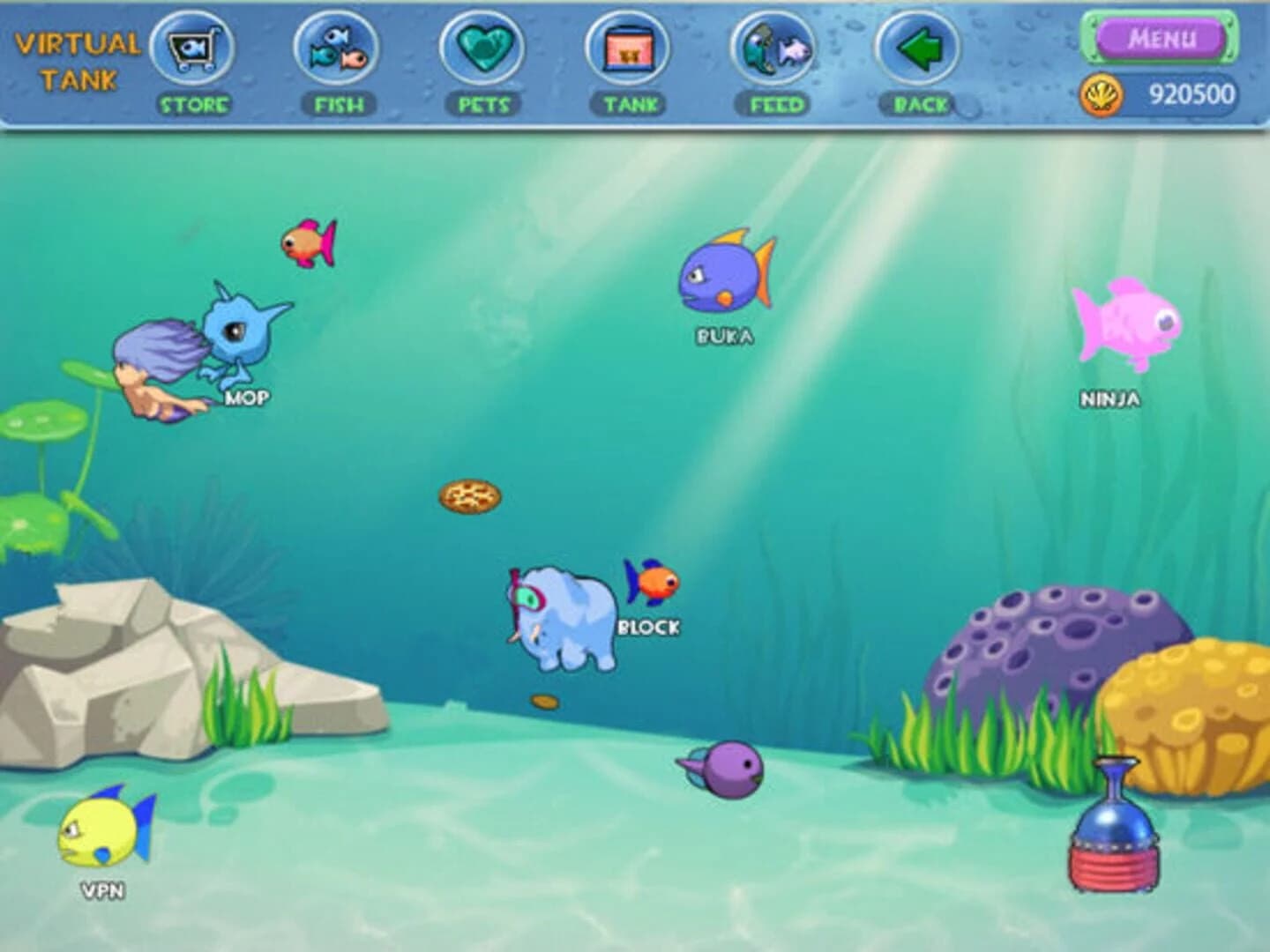The image size is (1270, 952).
Task: Click the floating pizza food item
Action: (x=470, y=498)
